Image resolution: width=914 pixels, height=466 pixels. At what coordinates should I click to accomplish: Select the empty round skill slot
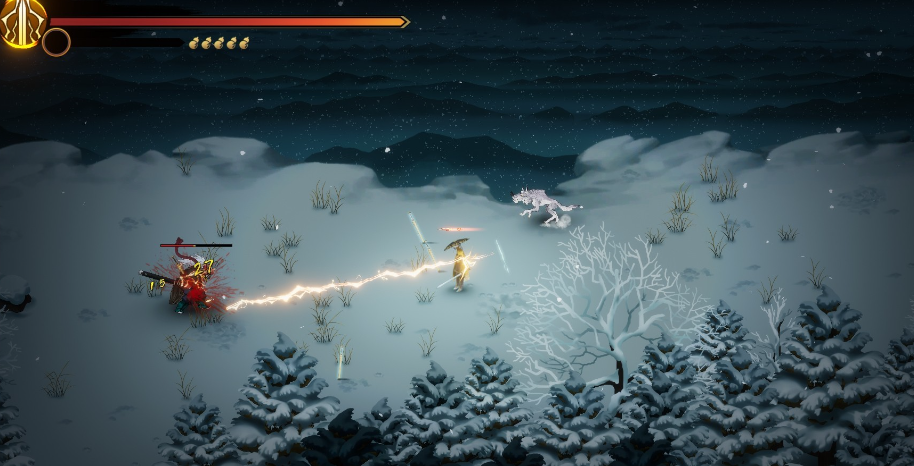(x=56, y=42)
